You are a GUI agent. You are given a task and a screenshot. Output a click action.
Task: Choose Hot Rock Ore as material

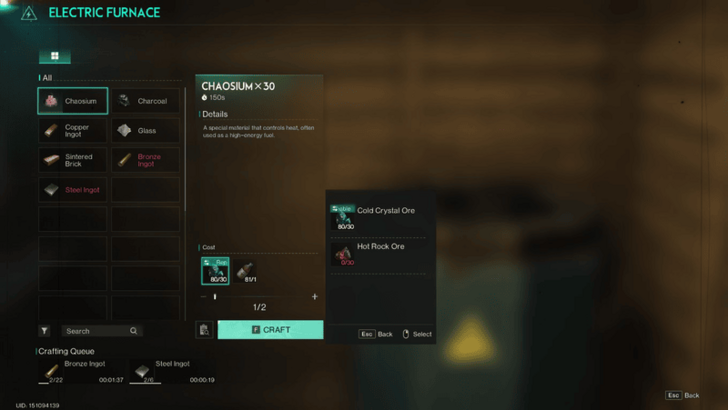pyautogui.click(x=379, y=252)
